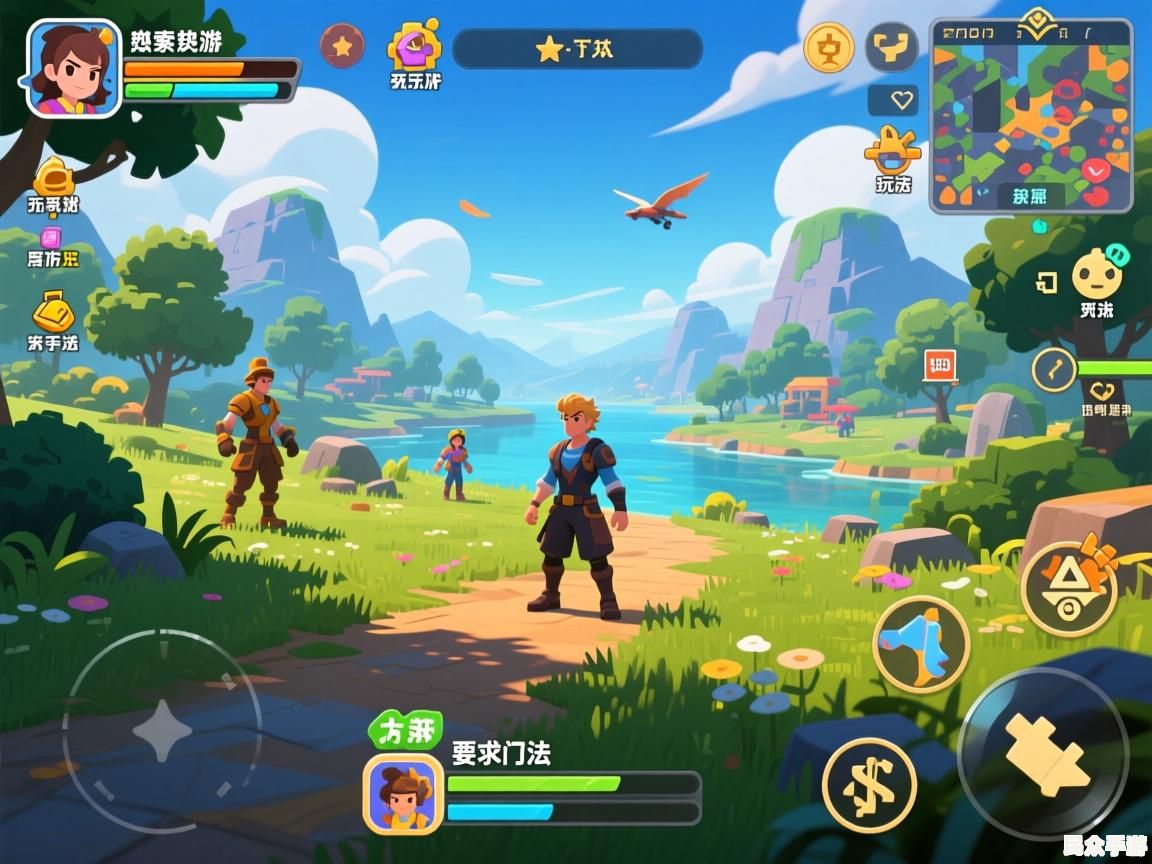1152x864 pixels.
Task: Use the blue horn skill button
Action: [921, 645]
